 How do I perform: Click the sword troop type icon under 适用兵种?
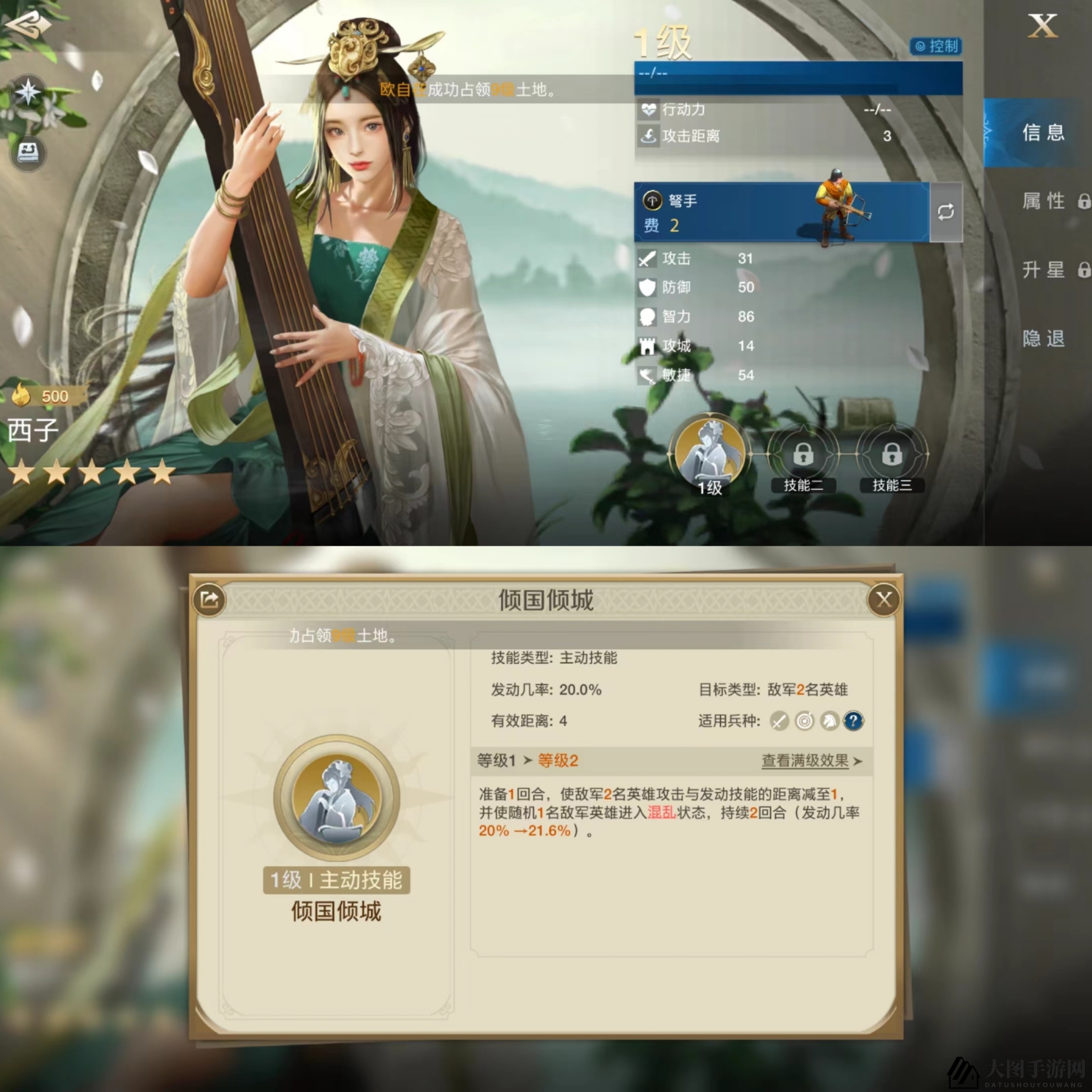pyautogui.click(x=780, y=721)
